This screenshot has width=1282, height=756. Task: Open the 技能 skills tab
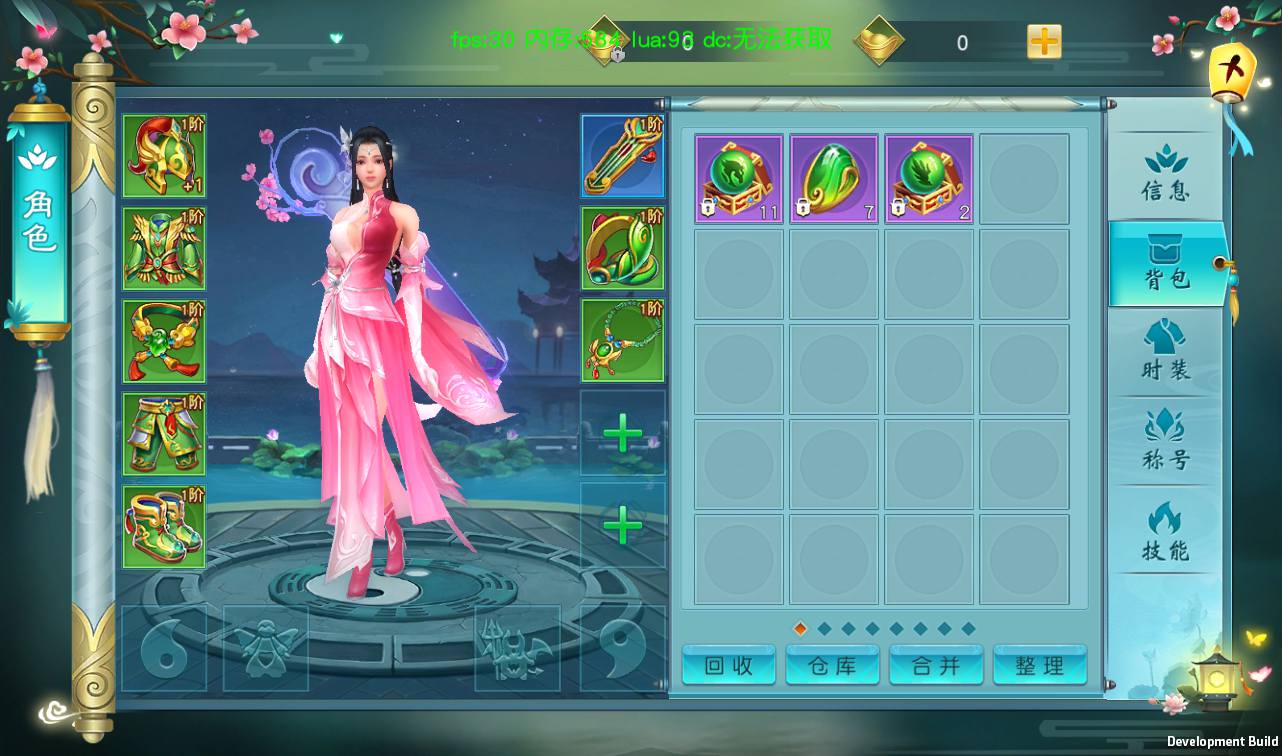click(1165, 532)
